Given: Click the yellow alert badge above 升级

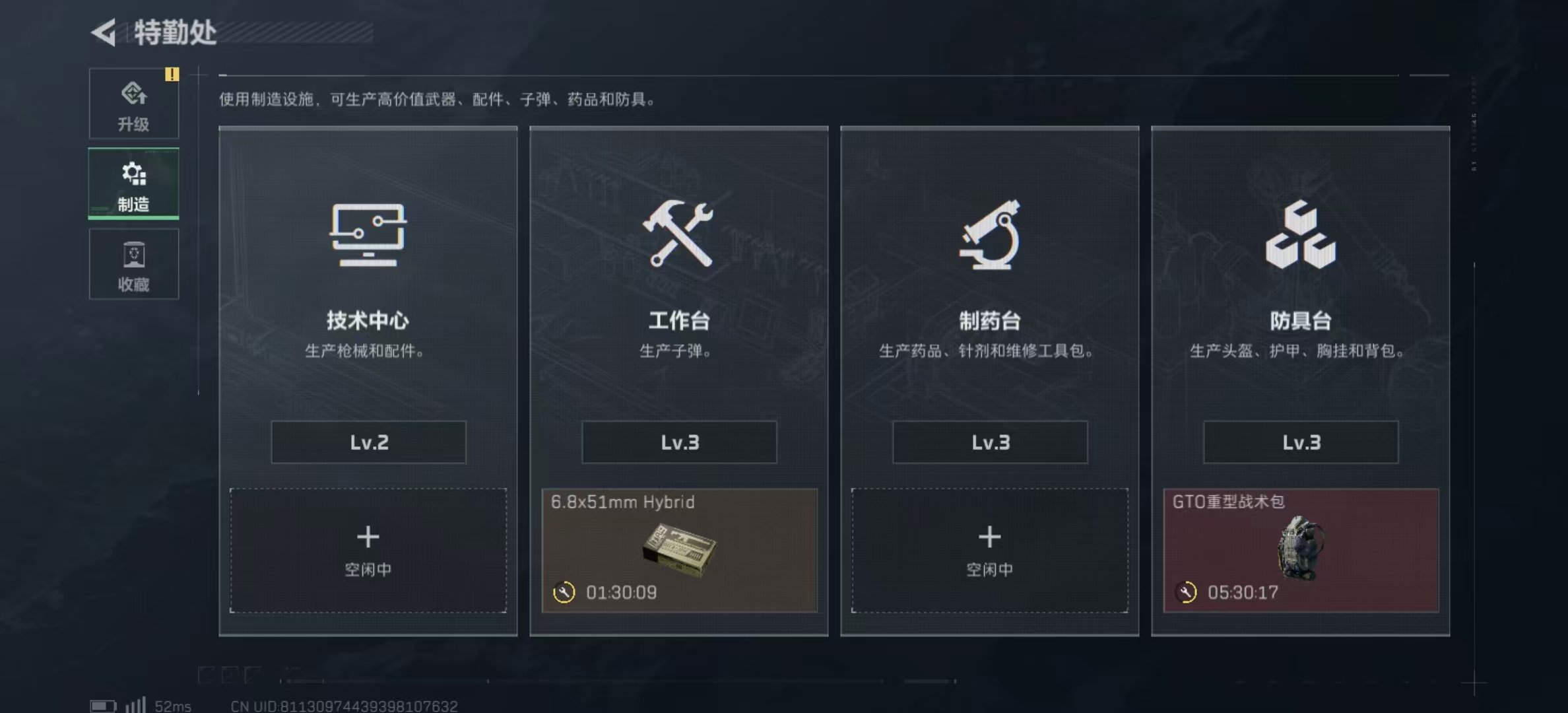Looking at the screenshot, I should coord(173,75).
